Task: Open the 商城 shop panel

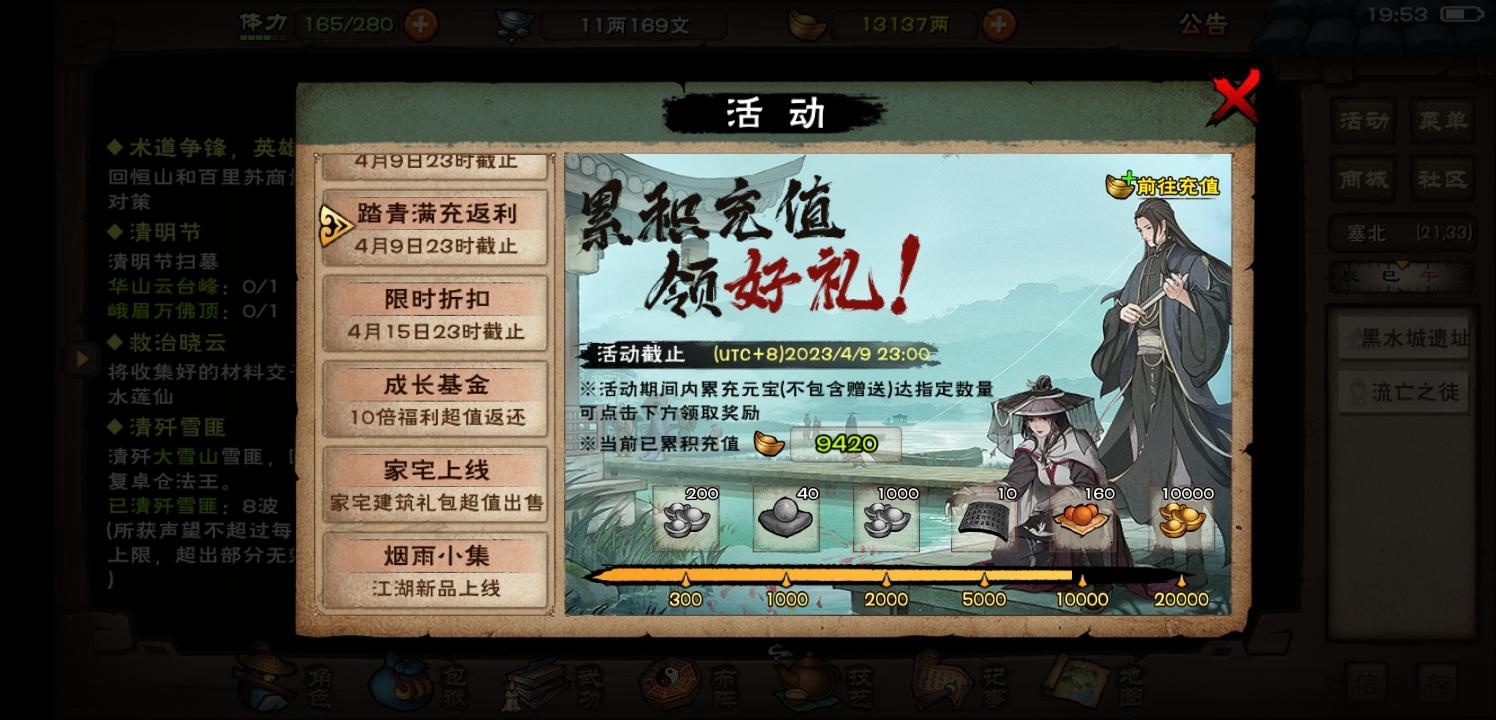Action: coord(1363,180)
